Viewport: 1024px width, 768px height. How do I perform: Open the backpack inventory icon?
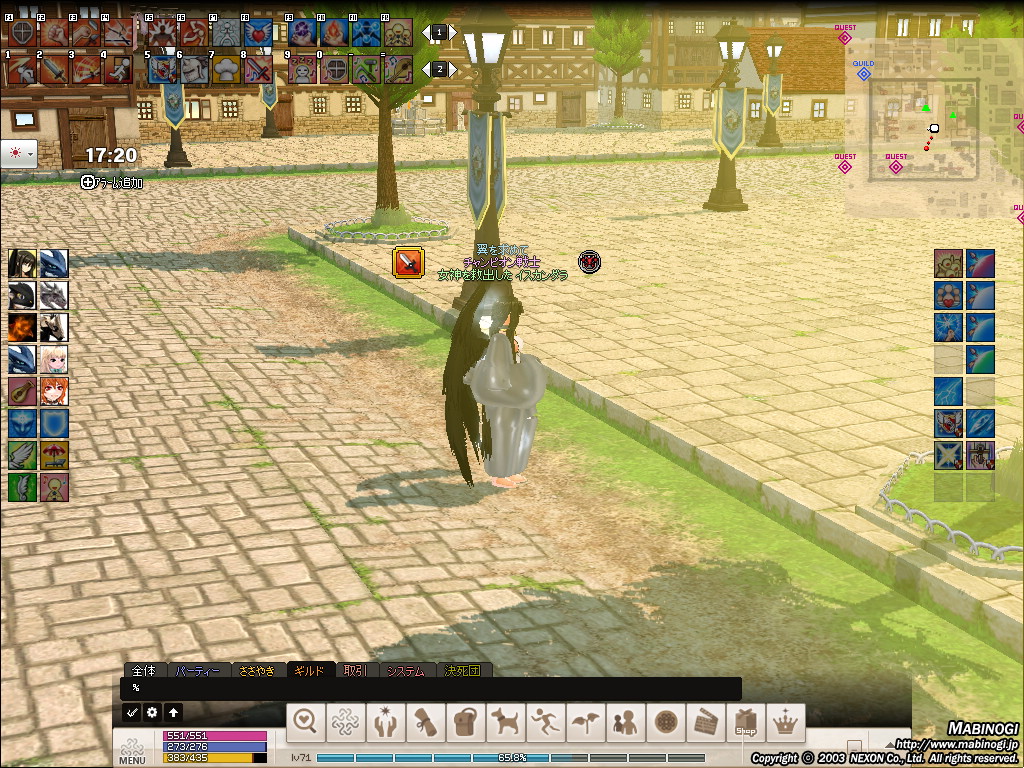click(x=464, y=721)
